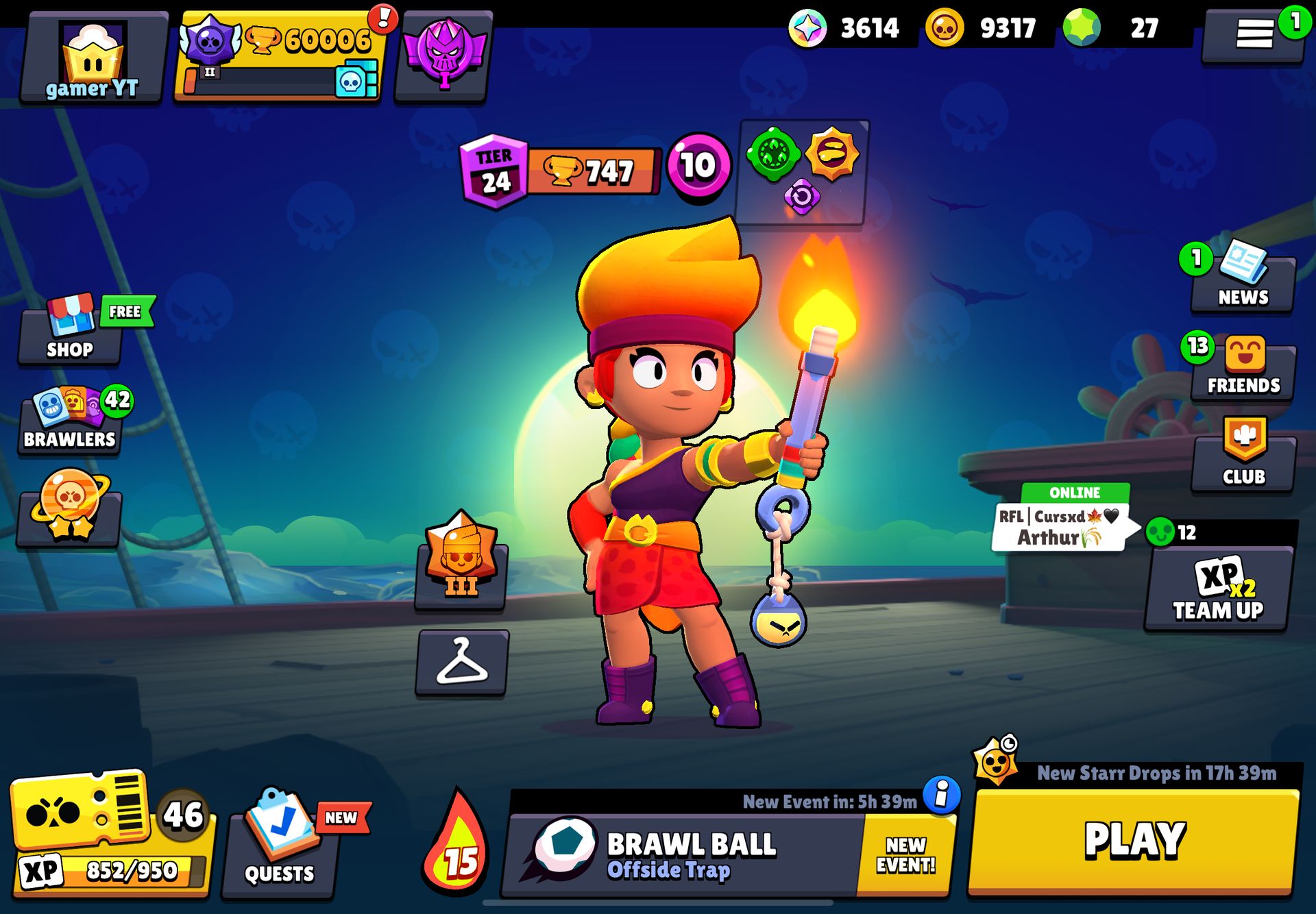View Amber's gadget and star power loadout
The image size is (1316, 914).
pyautogui.click(x=801, y=171)
